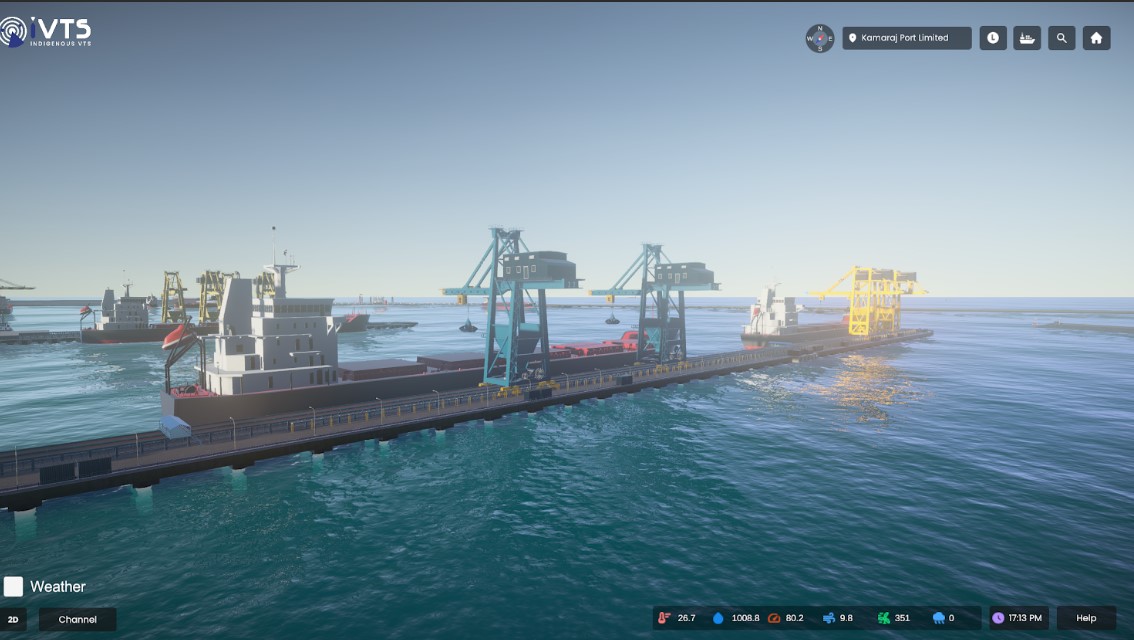Toggle the Weather checkbox

pos(13,586)
